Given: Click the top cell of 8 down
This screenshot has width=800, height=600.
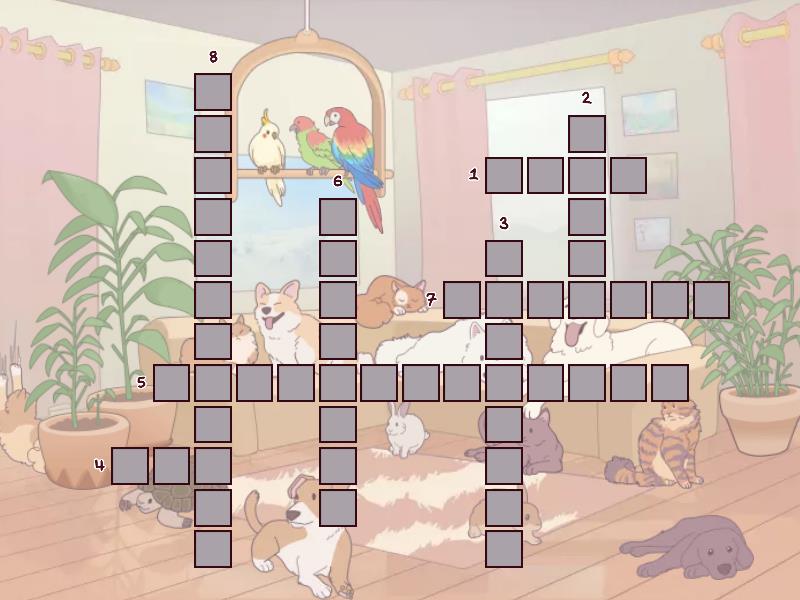Looking at the screenshot, I should (213, 92).
